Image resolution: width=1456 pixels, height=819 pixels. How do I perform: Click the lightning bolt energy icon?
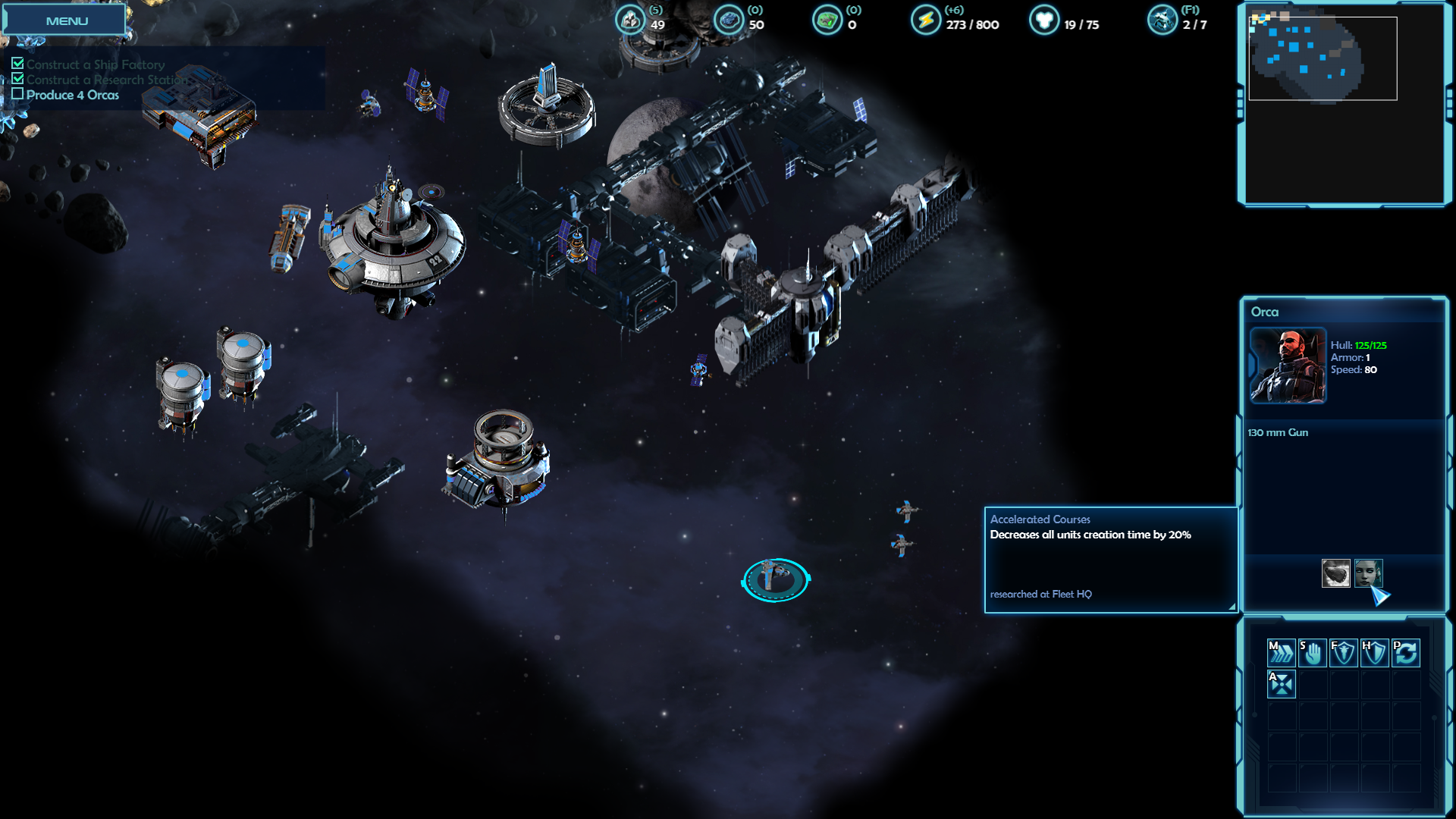click(x=925, y=20)
